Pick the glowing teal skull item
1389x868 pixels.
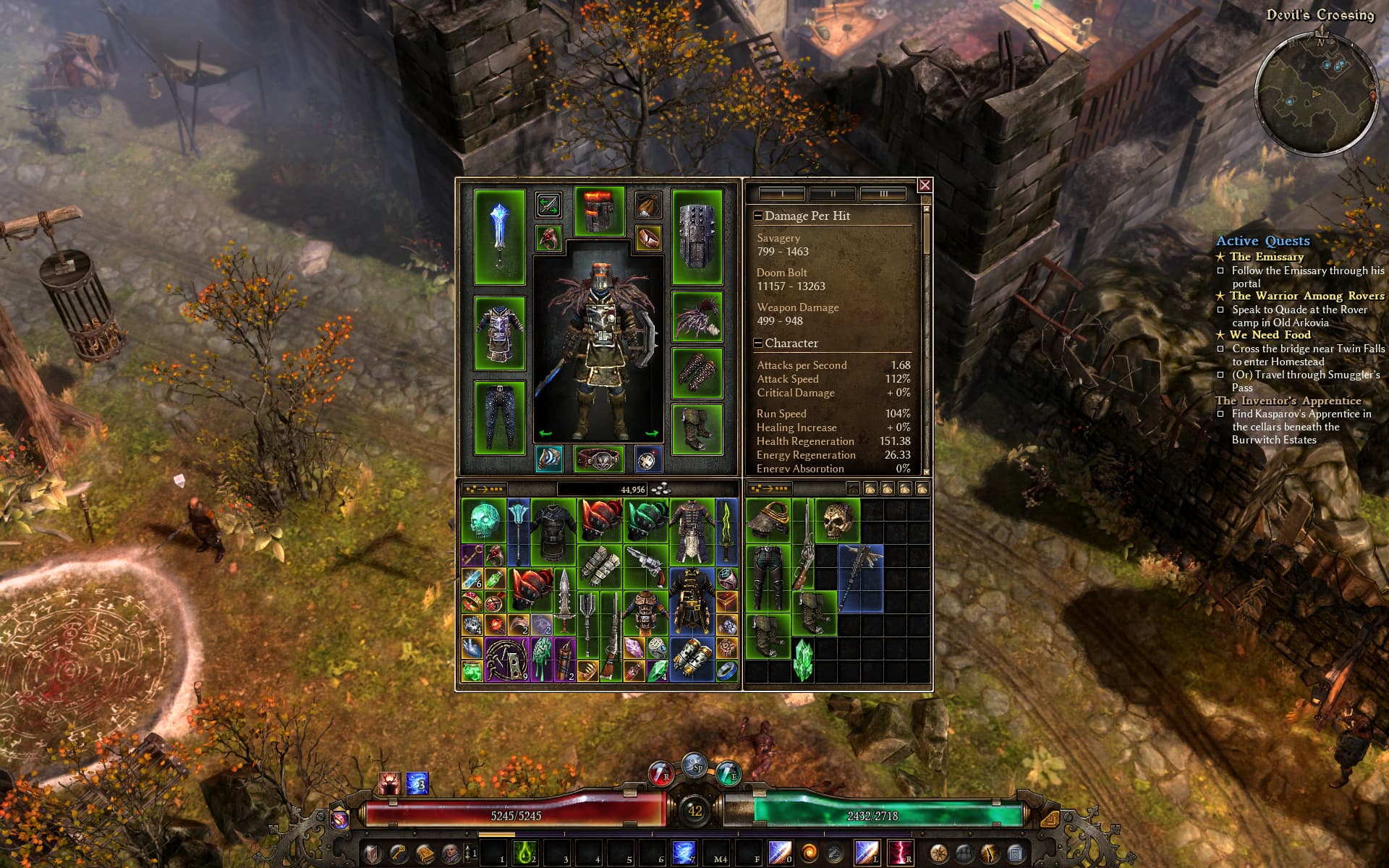coord(483,522)
